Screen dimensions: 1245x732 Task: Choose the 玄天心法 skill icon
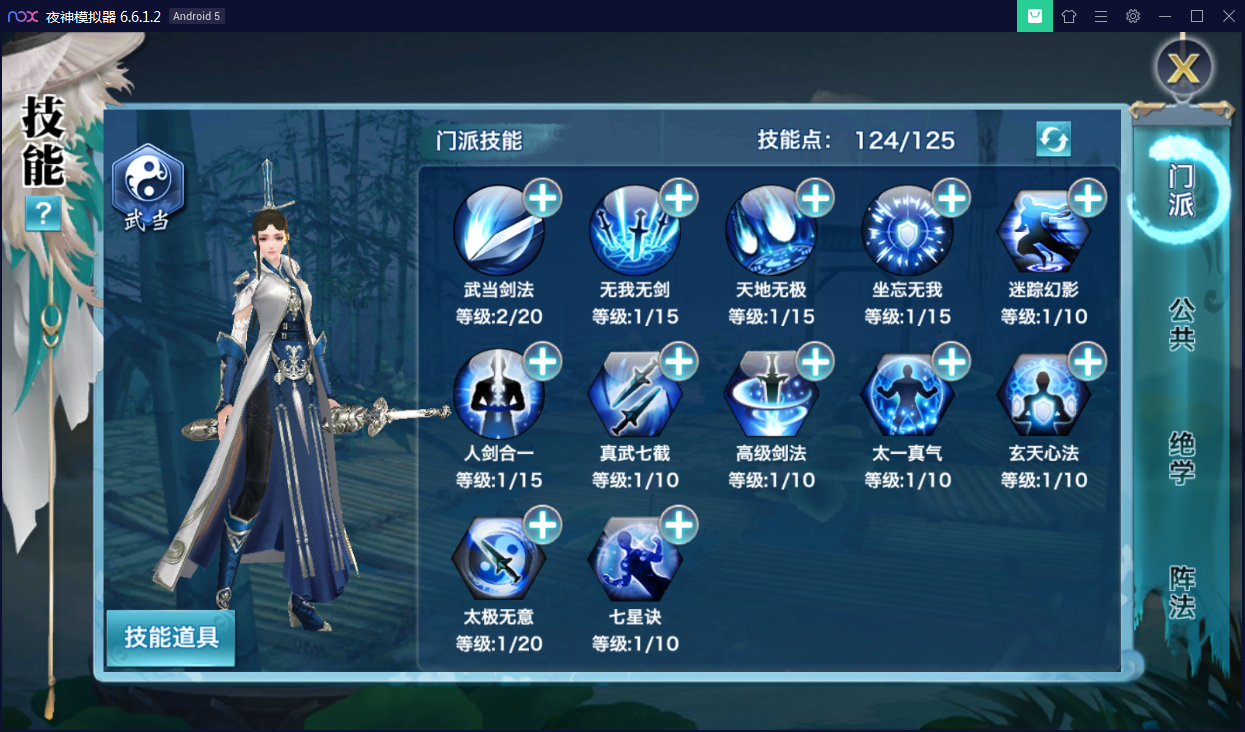pos(1043,395)
